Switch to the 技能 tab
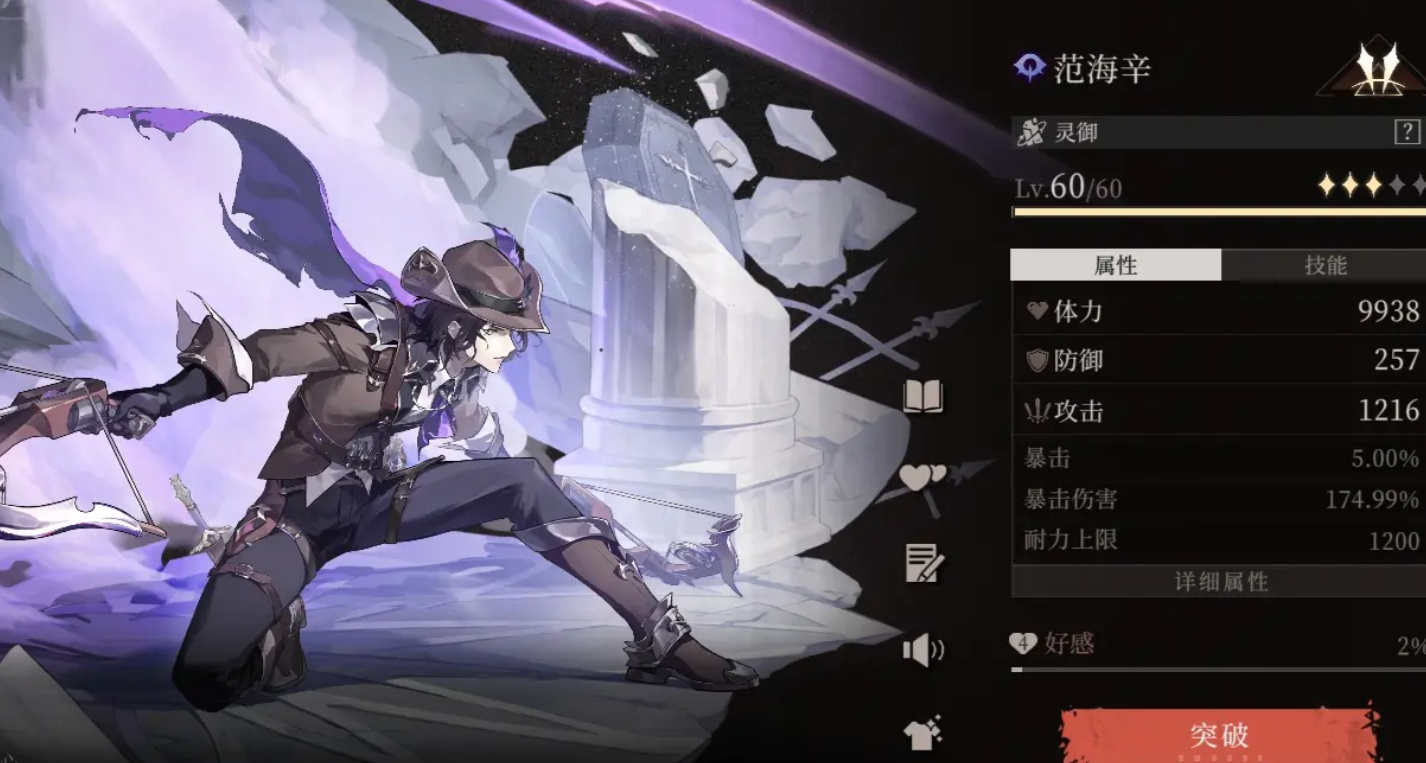Image resolution: width=1426 pixels, height=763 pixels. pos(1324,265)
